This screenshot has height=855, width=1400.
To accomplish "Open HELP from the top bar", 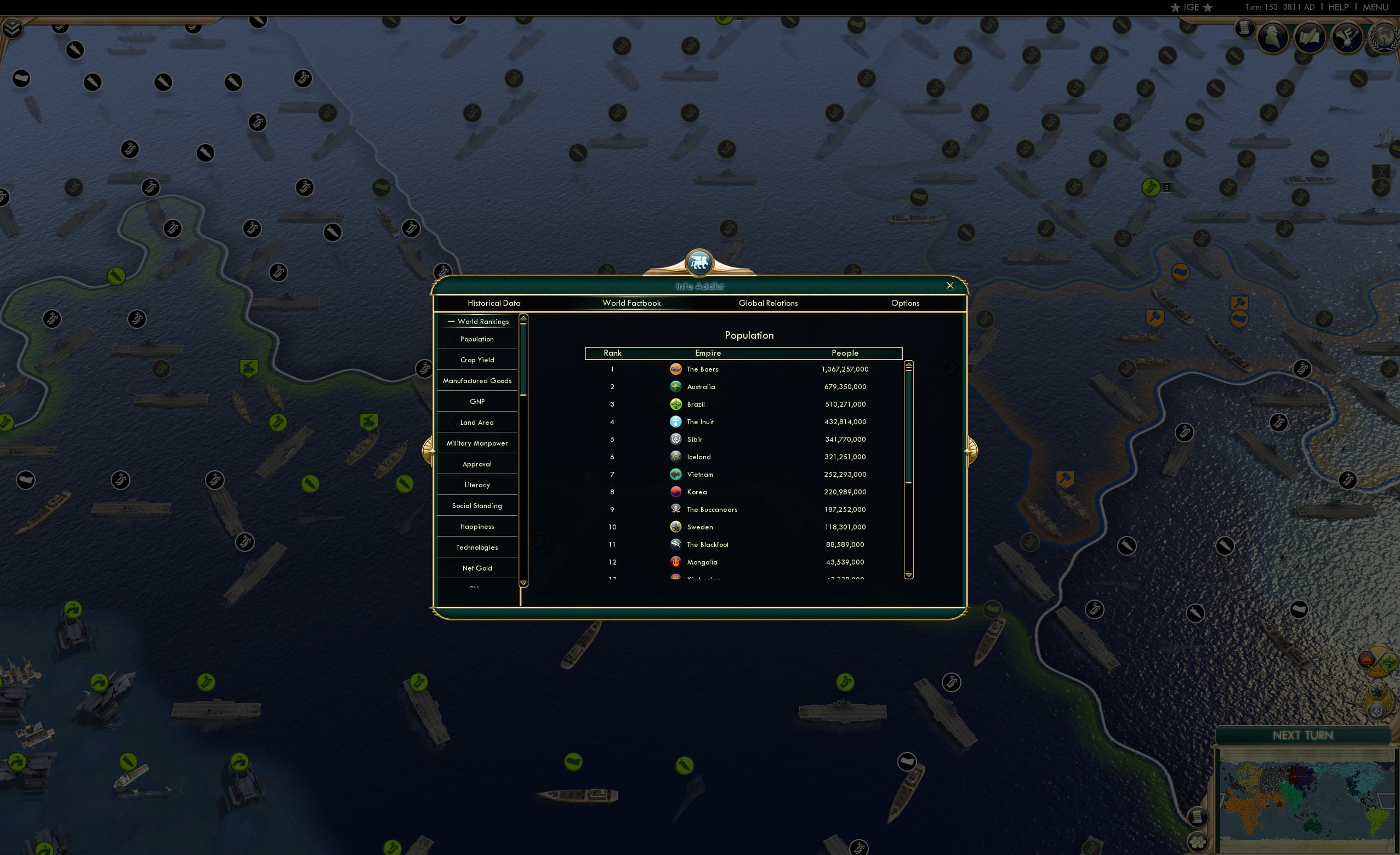I will click(1339, 7).
